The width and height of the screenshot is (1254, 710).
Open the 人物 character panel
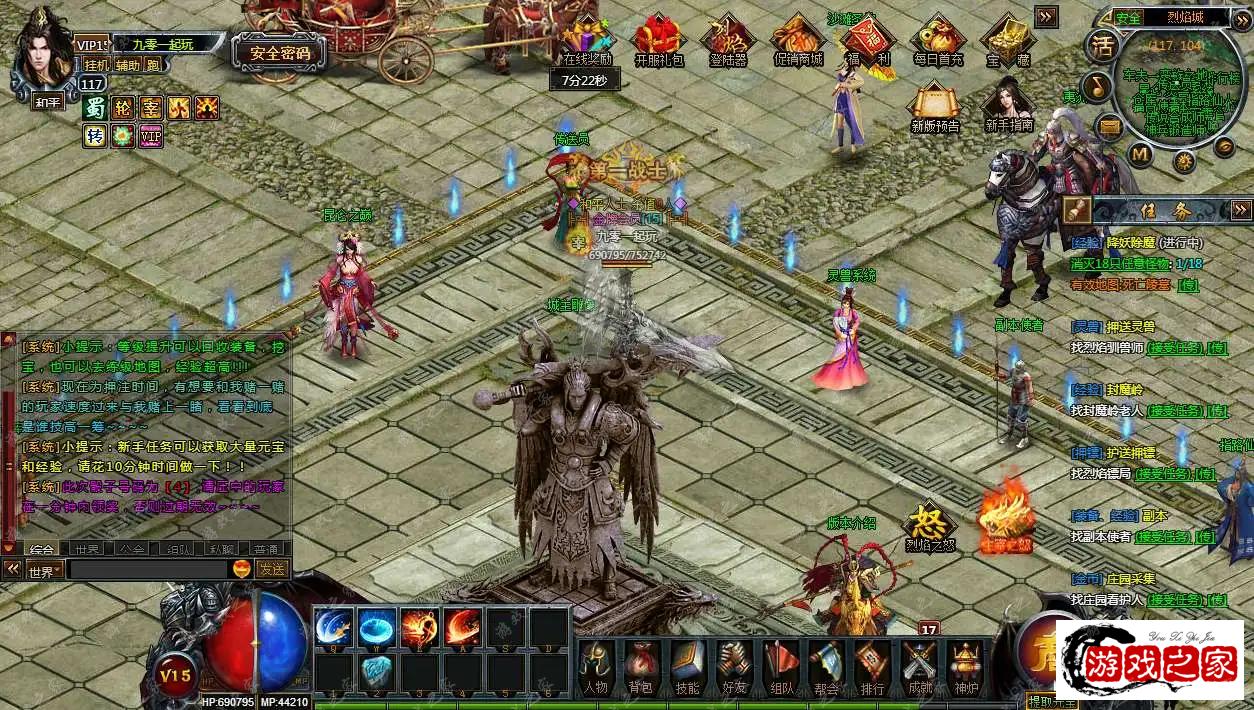[596, 667]
